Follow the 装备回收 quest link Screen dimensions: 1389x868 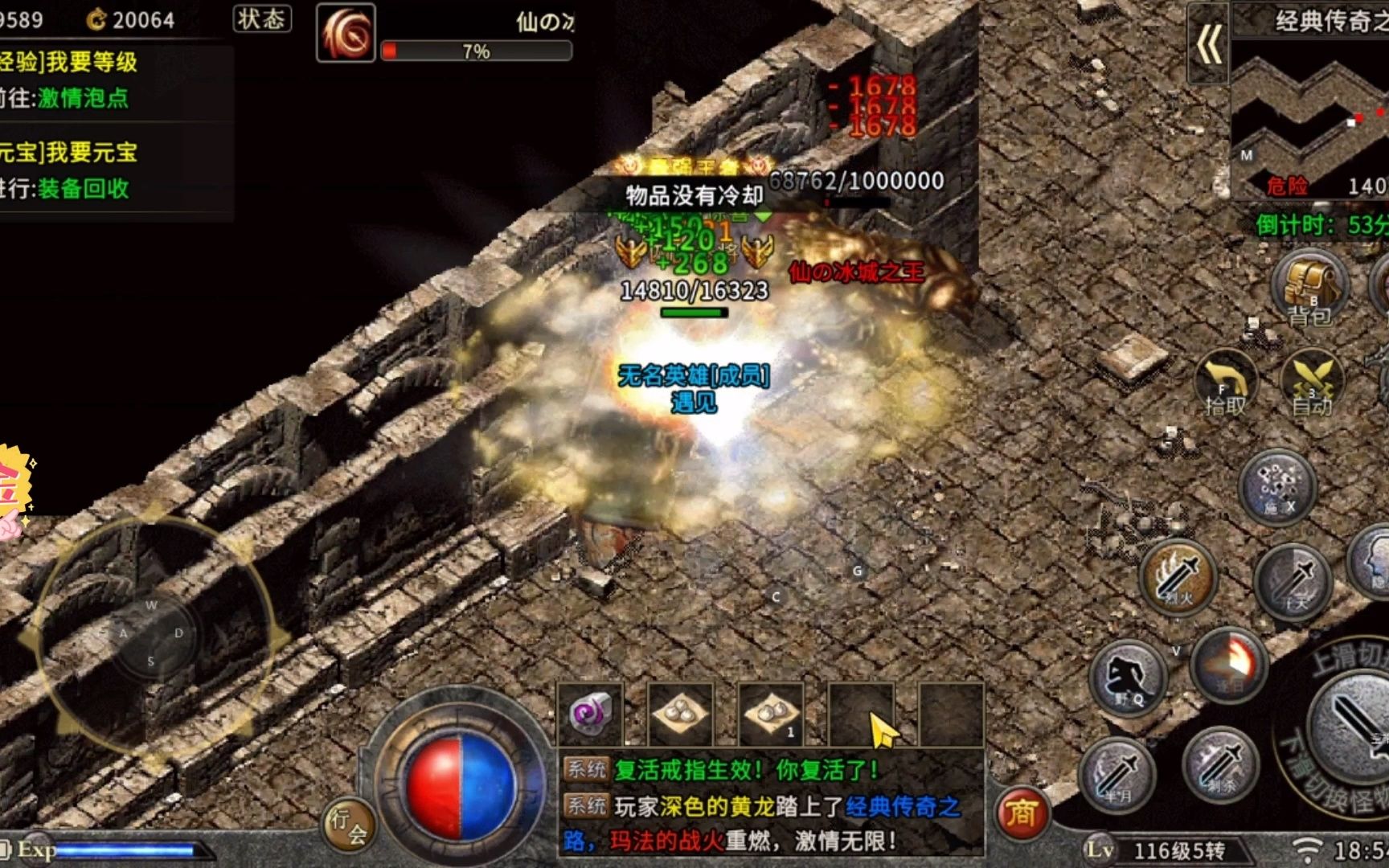[x=83, y=189]
